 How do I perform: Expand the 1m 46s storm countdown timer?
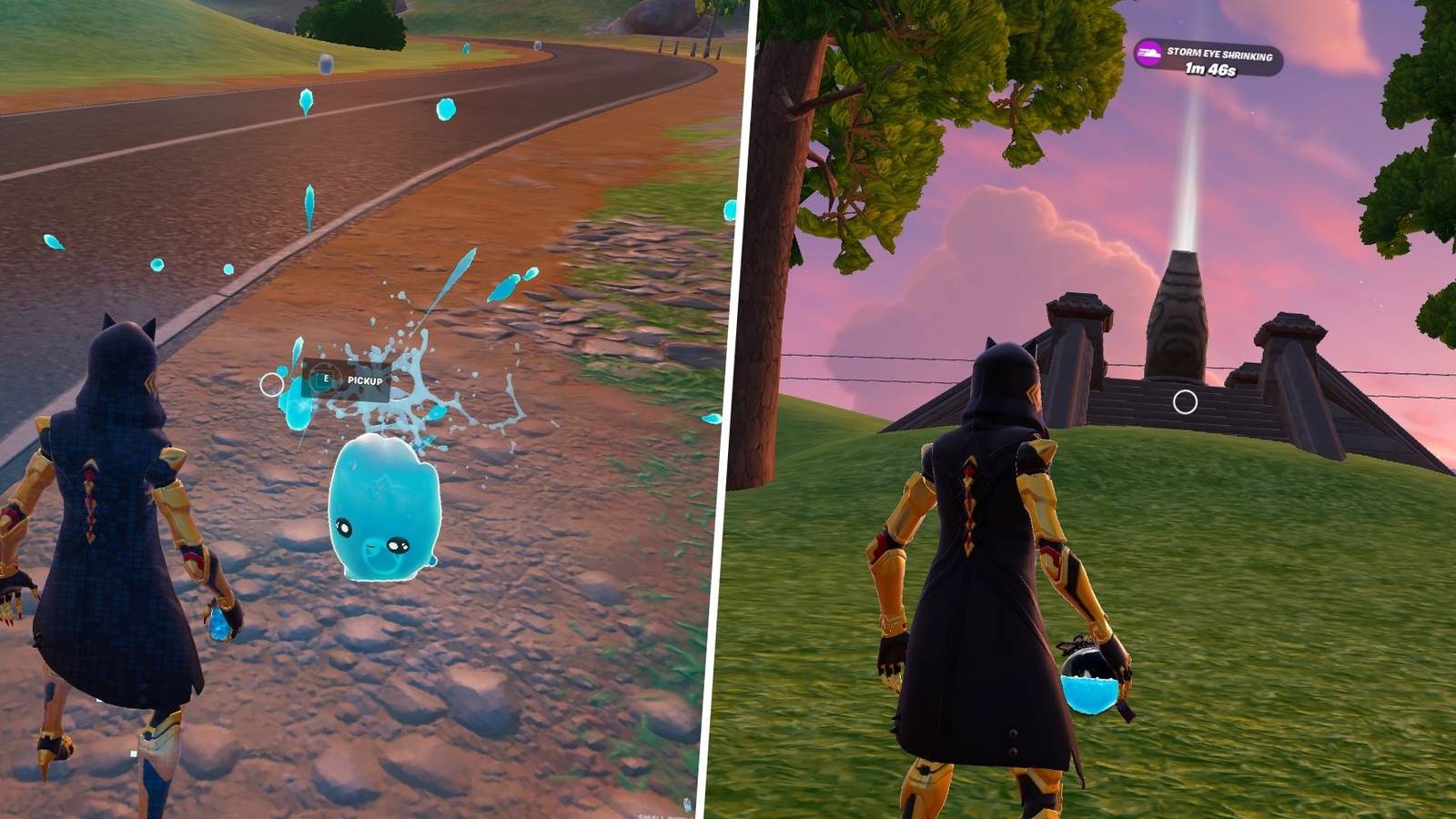click(1211, 69)
